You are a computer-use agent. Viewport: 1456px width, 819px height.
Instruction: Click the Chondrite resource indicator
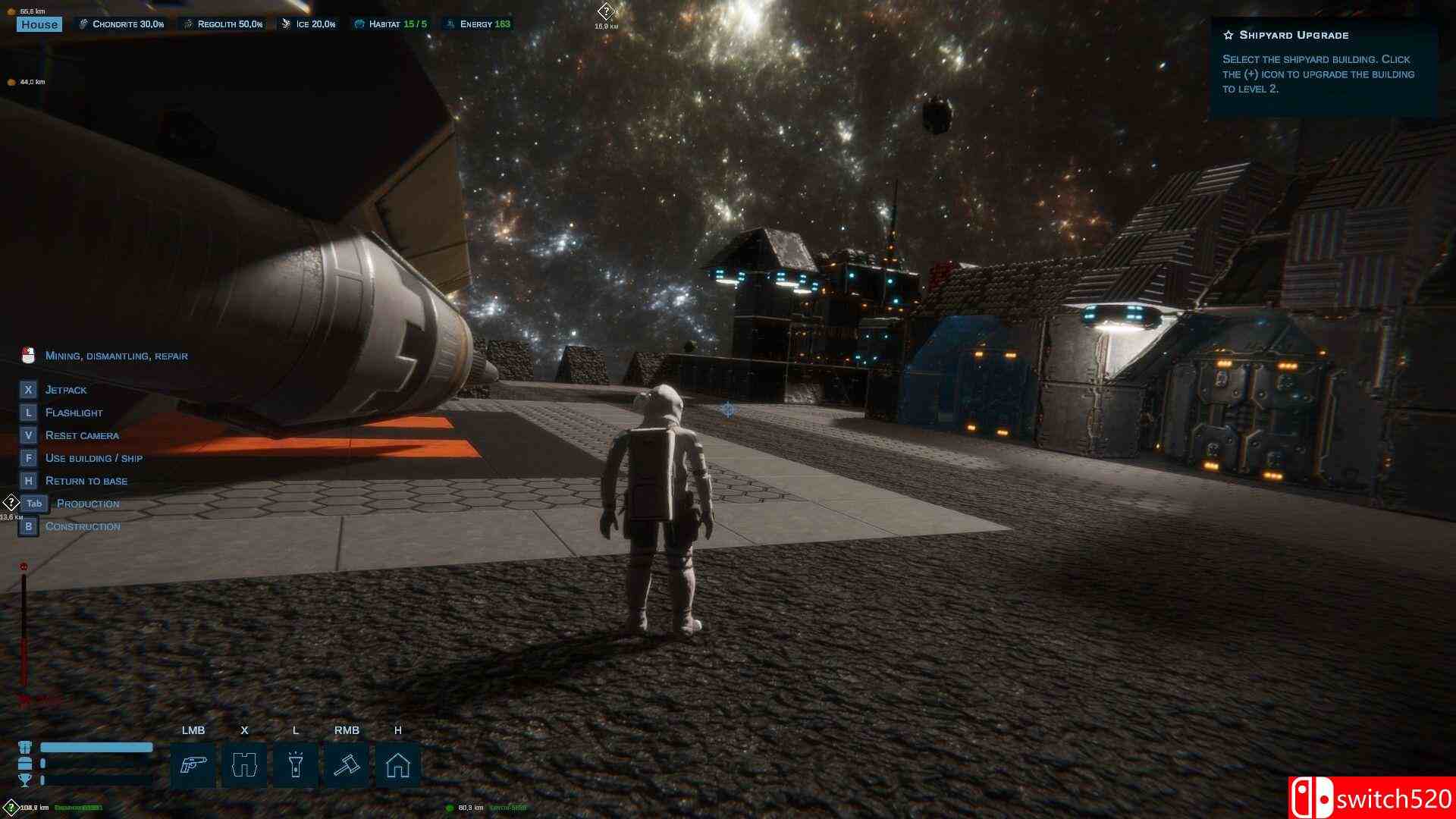121,24
